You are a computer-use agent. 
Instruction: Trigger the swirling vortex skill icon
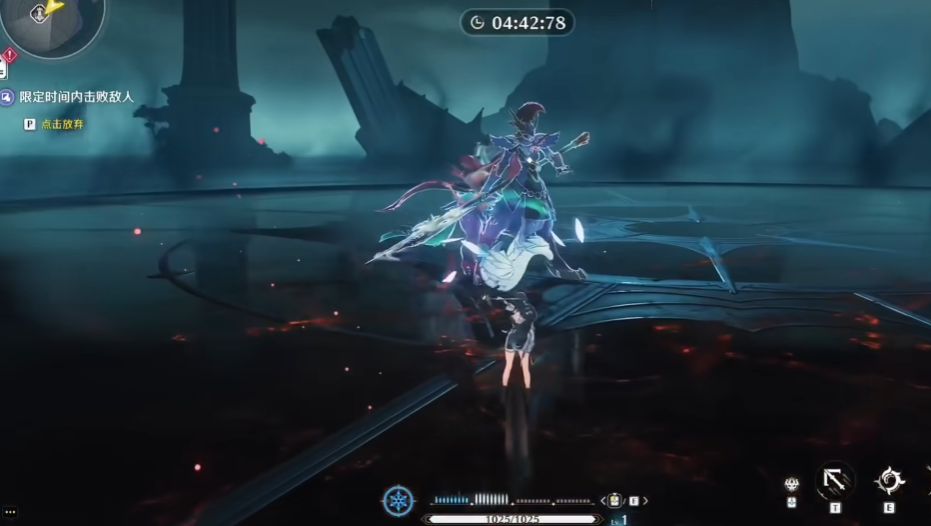point(889,481)
